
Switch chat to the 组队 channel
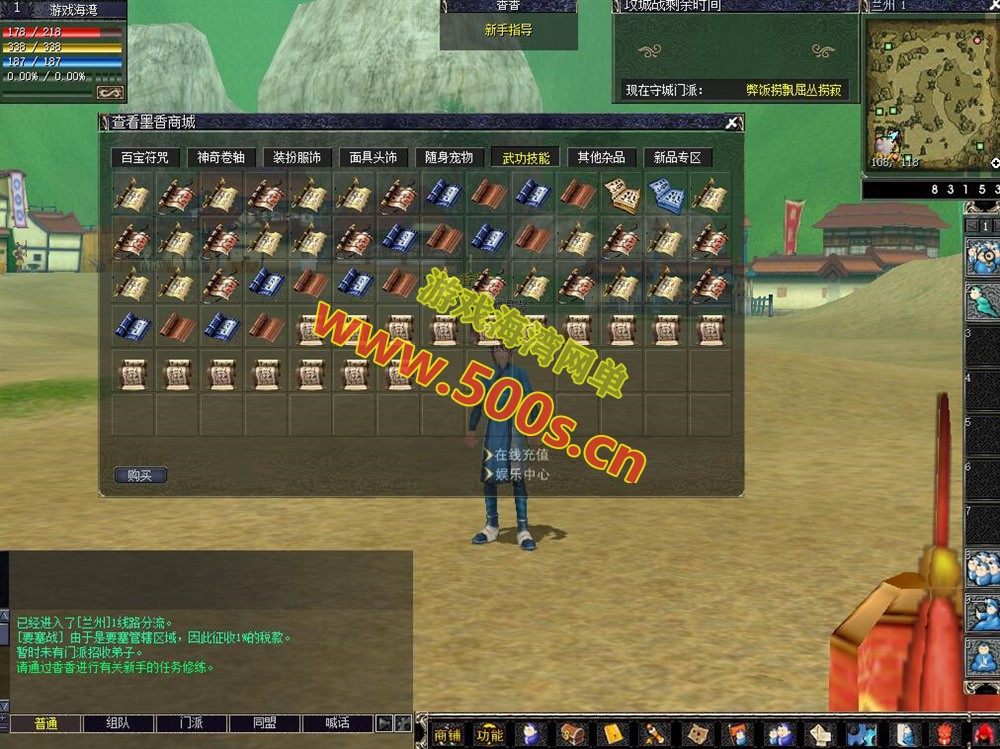pyautogui.click(x=118, y=723)
